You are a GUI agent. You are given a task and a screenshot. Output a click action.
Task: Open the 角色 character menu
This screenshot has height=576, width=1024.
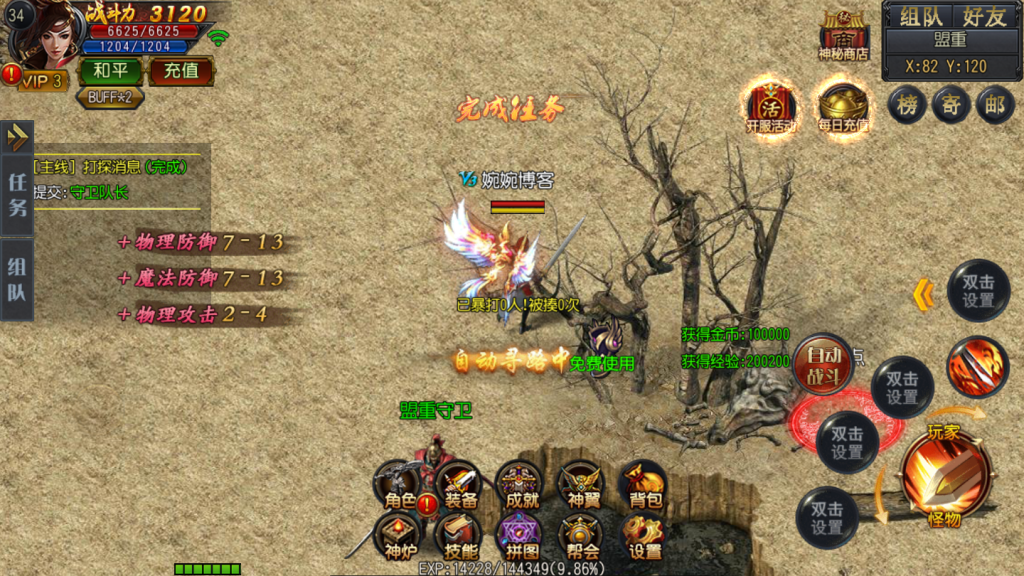(399, 485)
